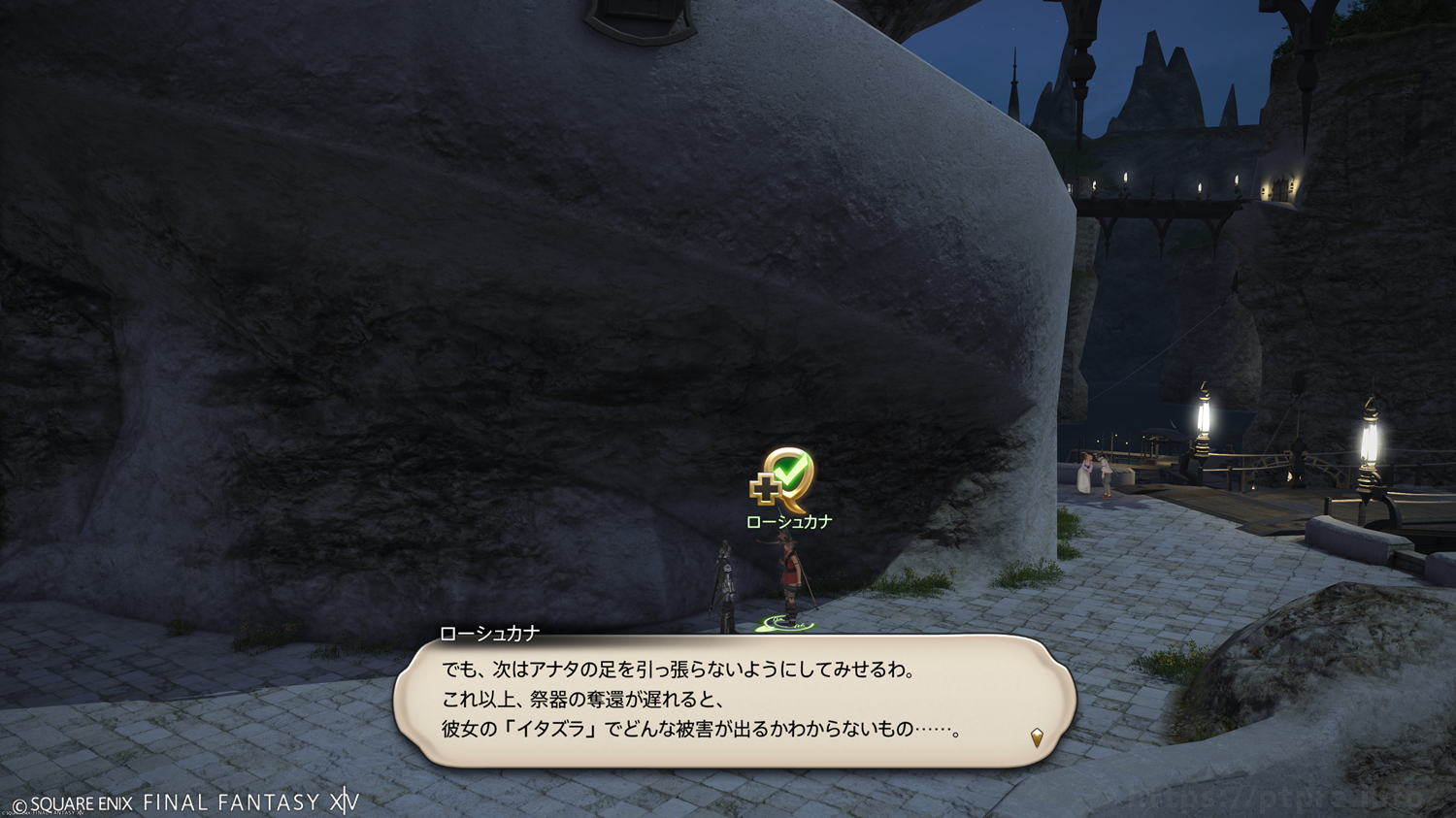This screenshot has width=1456, height=818.
Task: Advance dialogue with the gold arrow indicator
Action: click(1037, 737)
